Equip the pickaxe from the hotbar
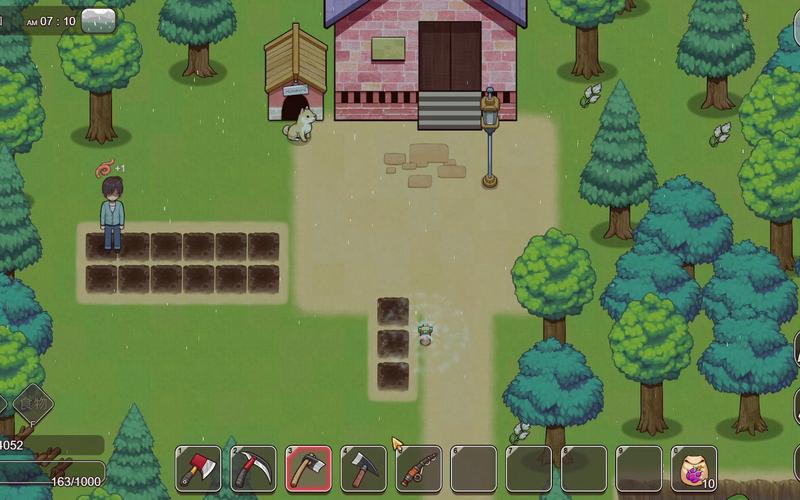 pyautogui.click(x=254, y=468)
